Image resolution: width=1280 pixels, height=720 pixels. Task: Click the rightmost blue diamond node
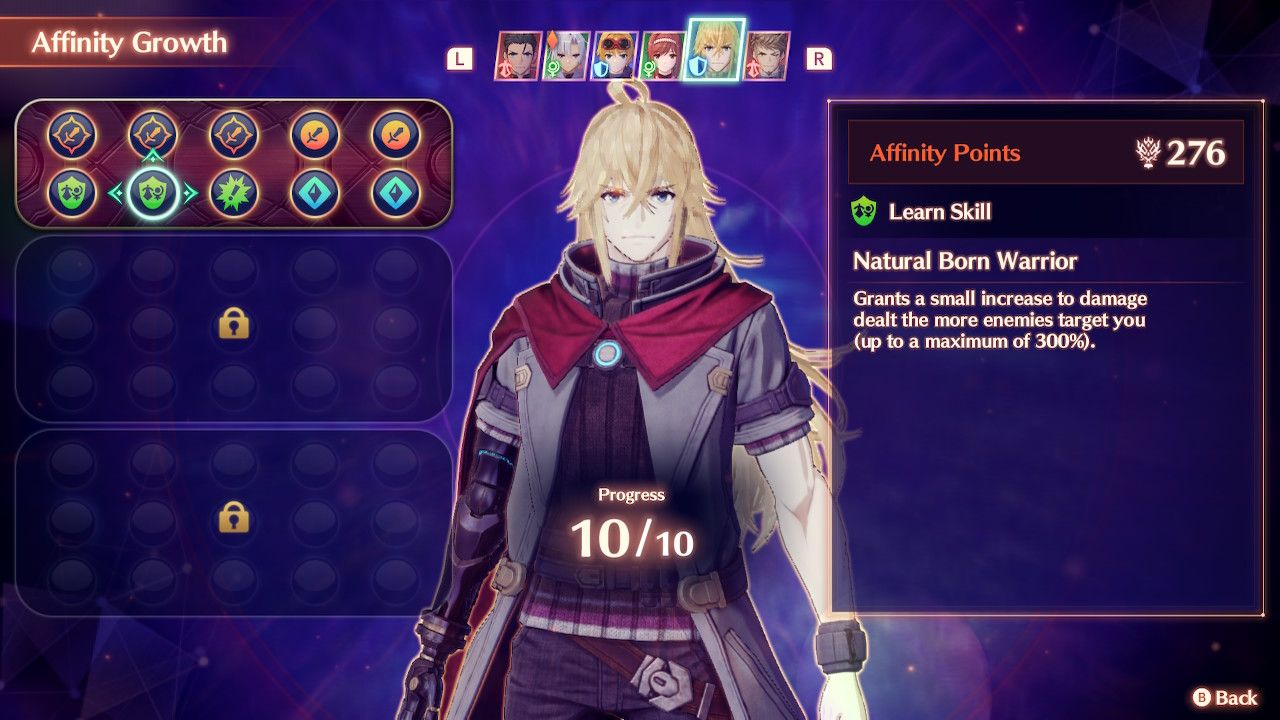tap(394, 193)
